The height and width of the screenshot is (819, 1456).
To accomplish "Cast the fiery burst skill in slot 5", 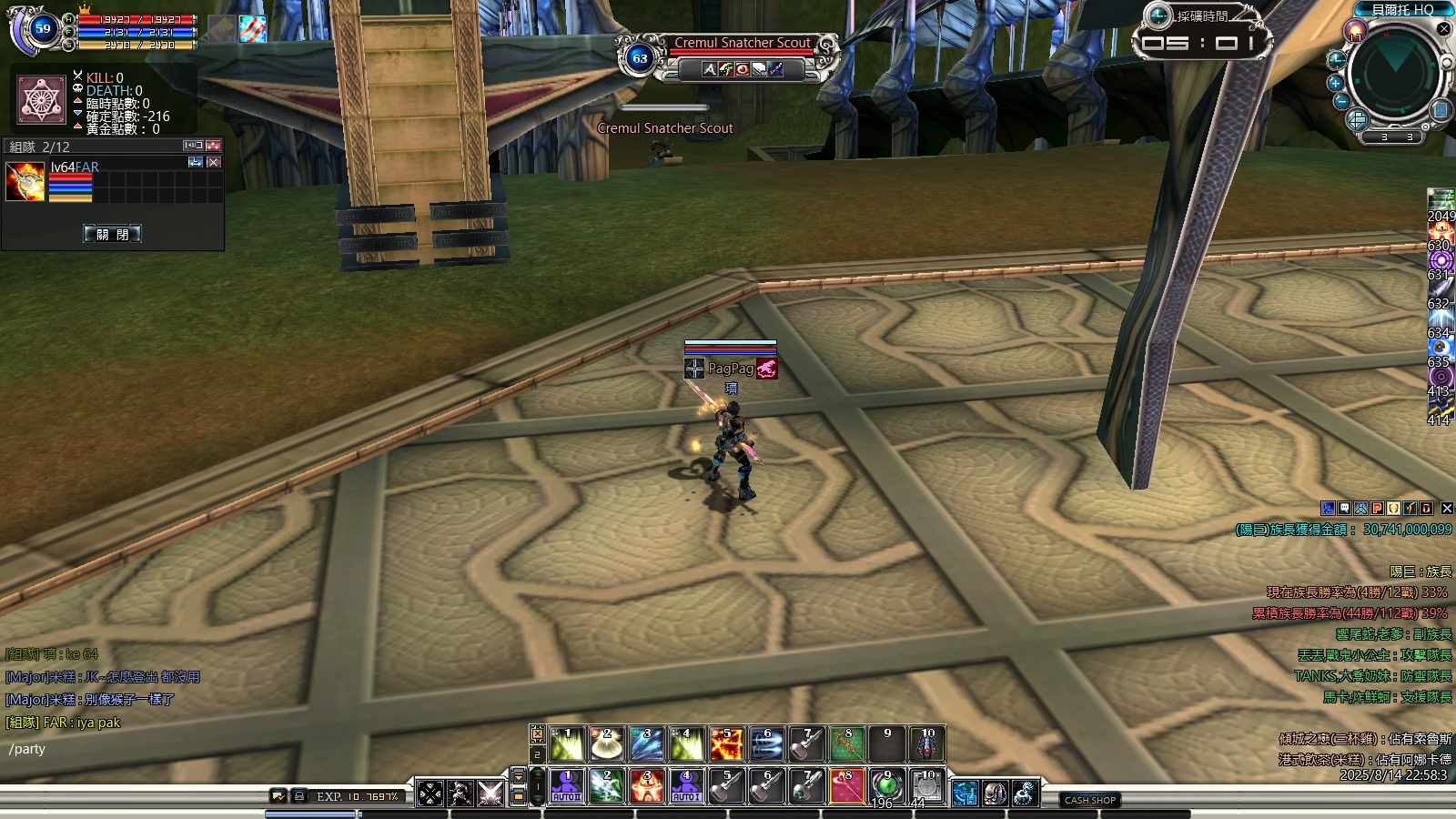I will [x=726, y=744].
